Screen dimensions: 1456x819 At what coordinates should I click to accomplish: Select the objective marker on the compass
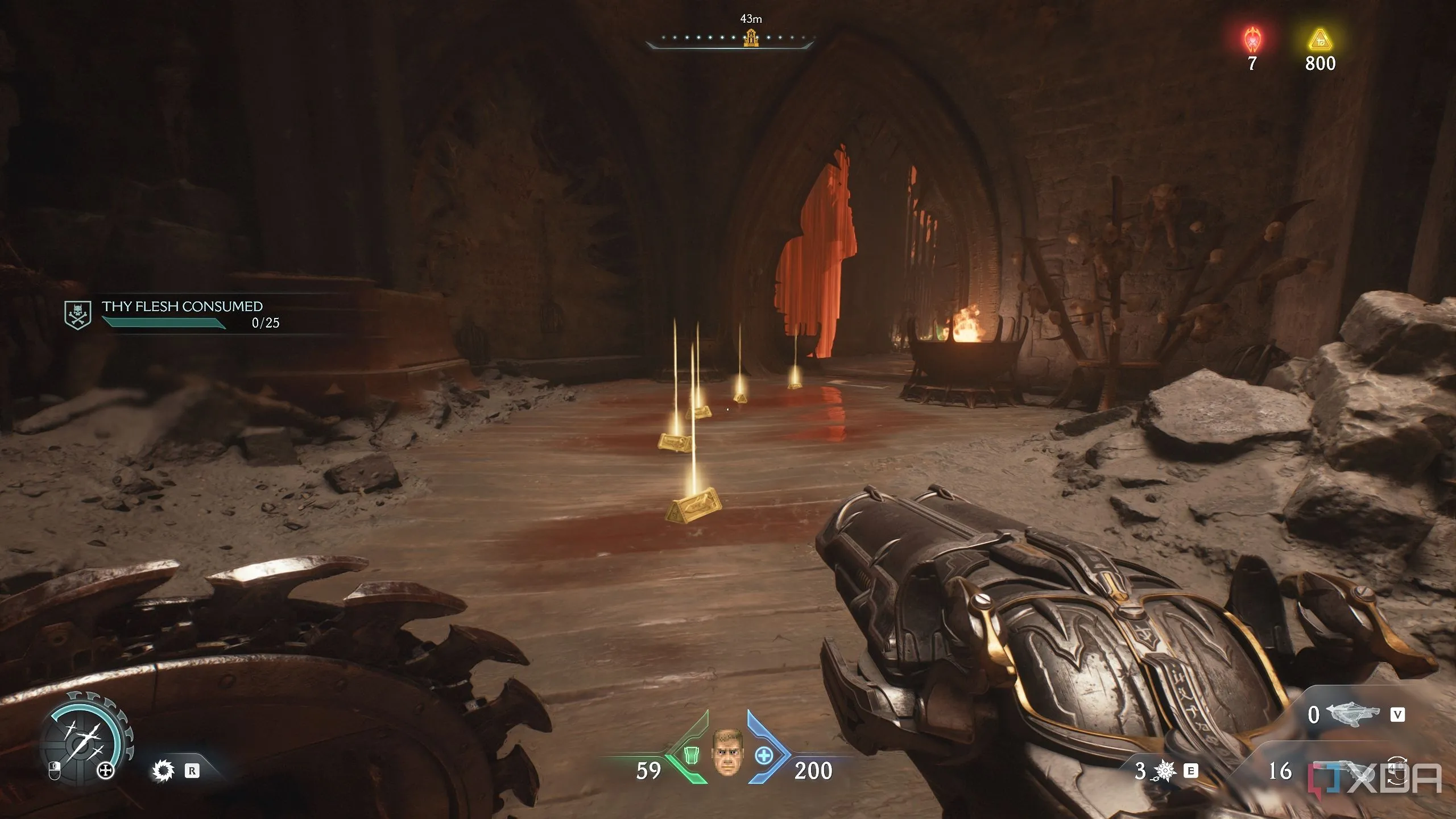(751, 39)
